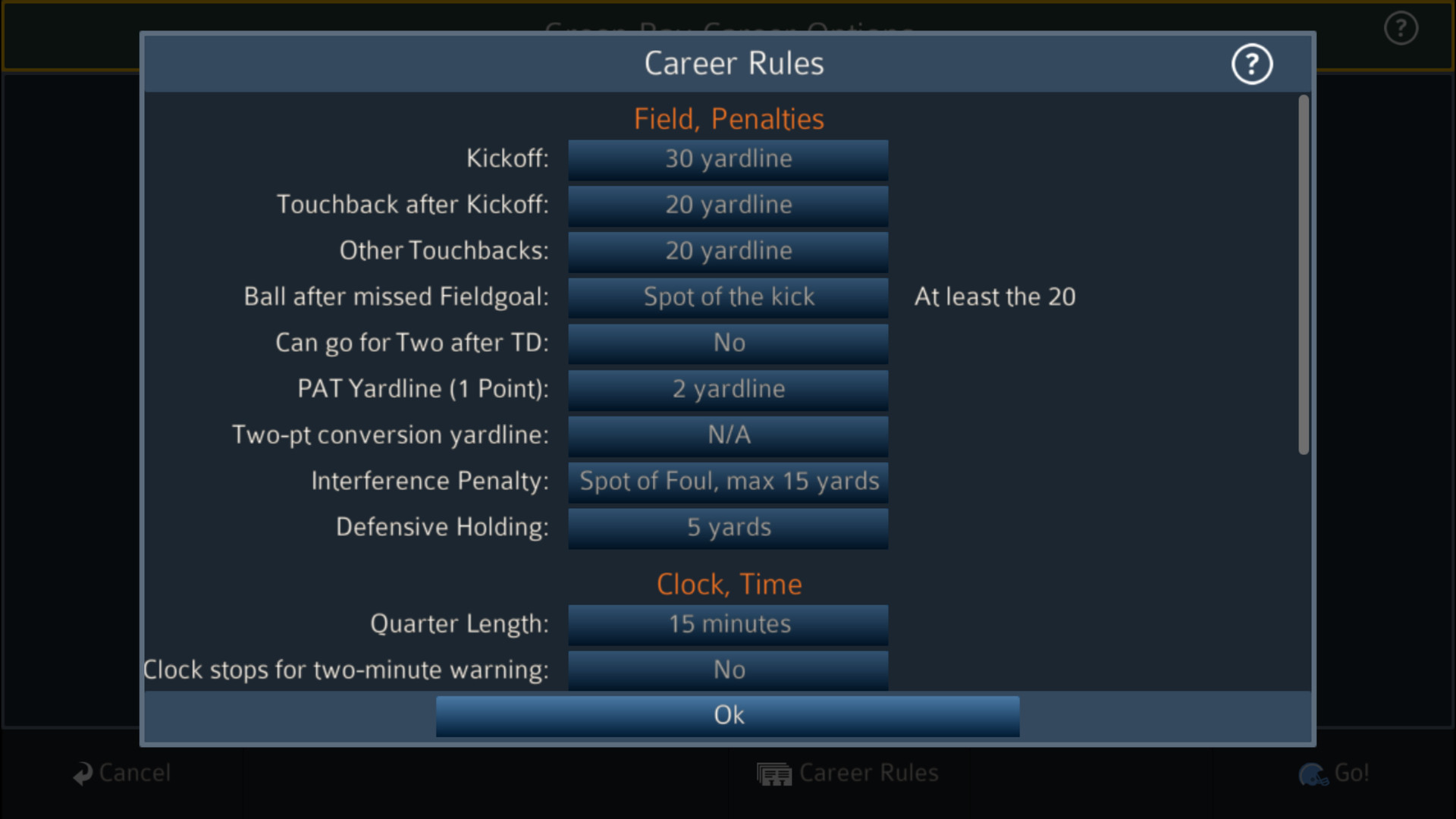Viewport: 1456px width, 819px height.
Task: Change the Quarter Length setting
Action: tap(727, 624)
